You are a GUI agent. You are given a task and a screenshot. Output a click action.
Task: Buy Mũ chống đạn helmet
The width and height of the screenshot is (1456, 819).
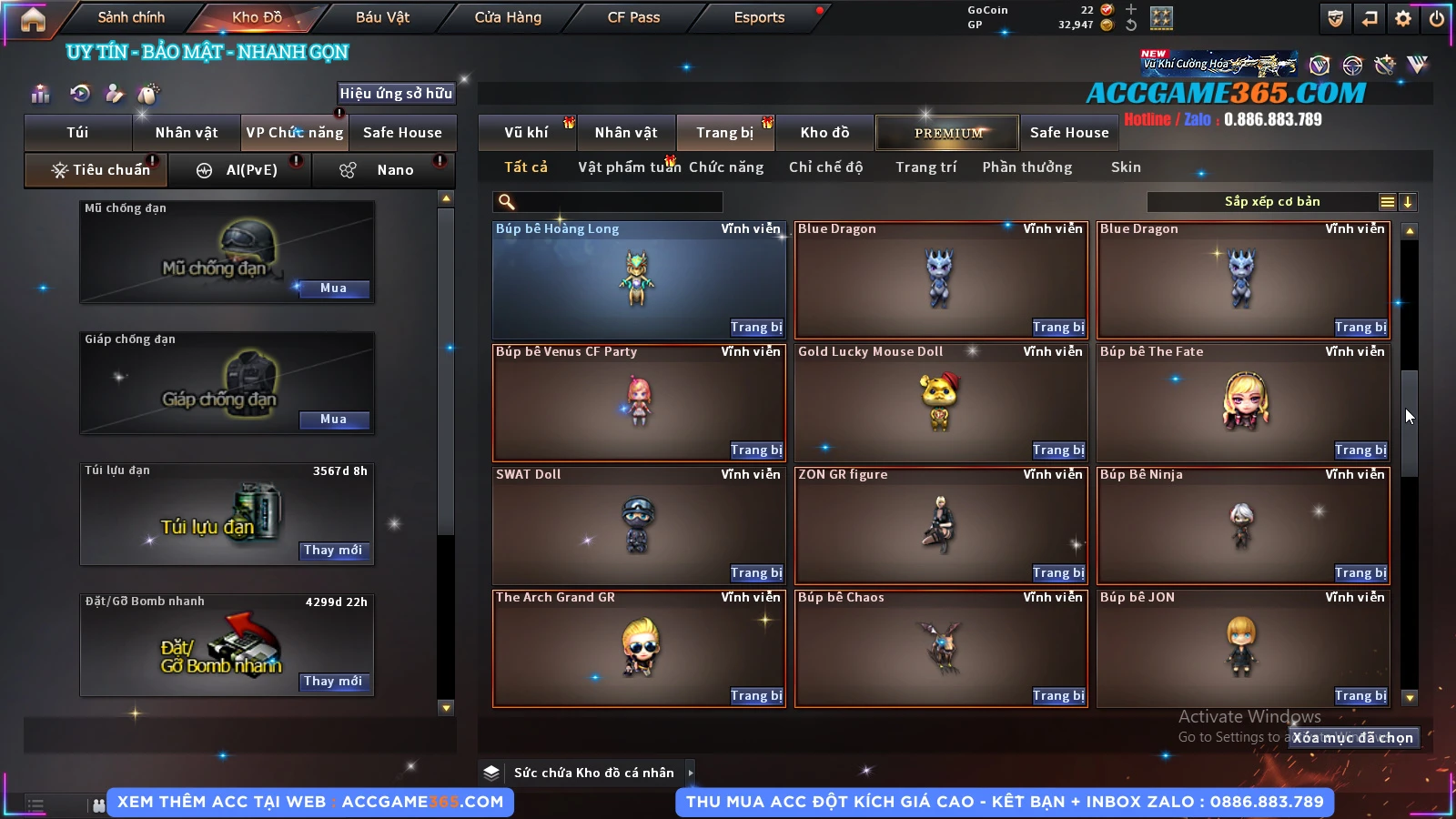333,288
